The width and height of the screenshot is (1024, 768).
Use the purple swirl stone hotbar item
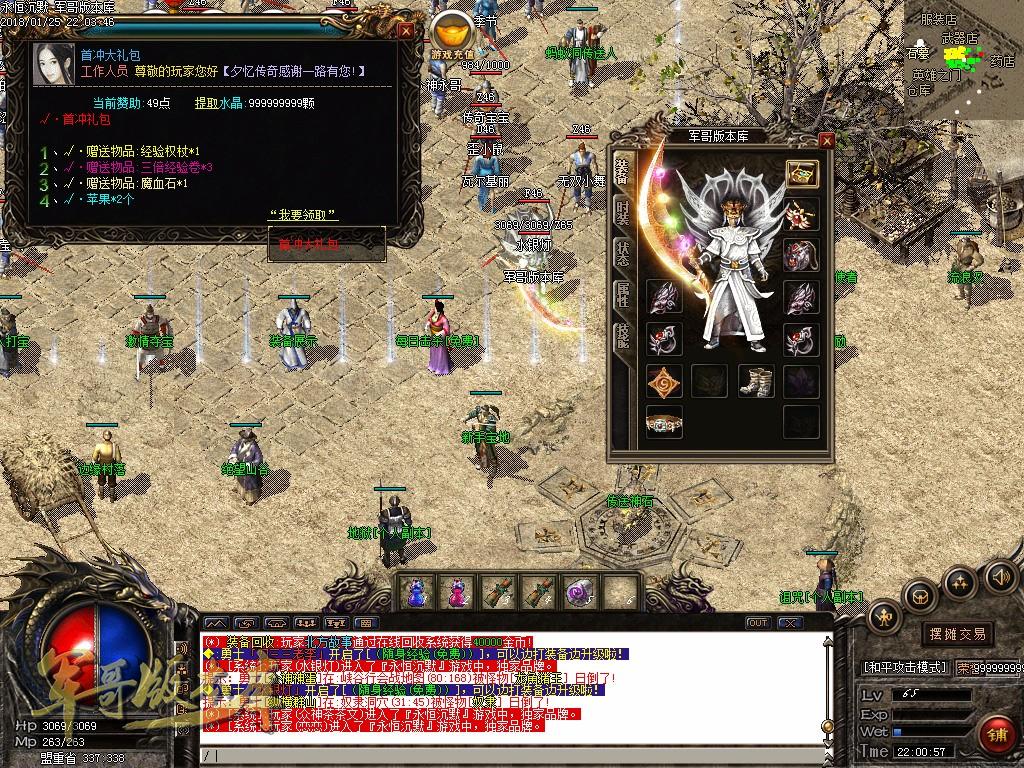coord(580,591)
